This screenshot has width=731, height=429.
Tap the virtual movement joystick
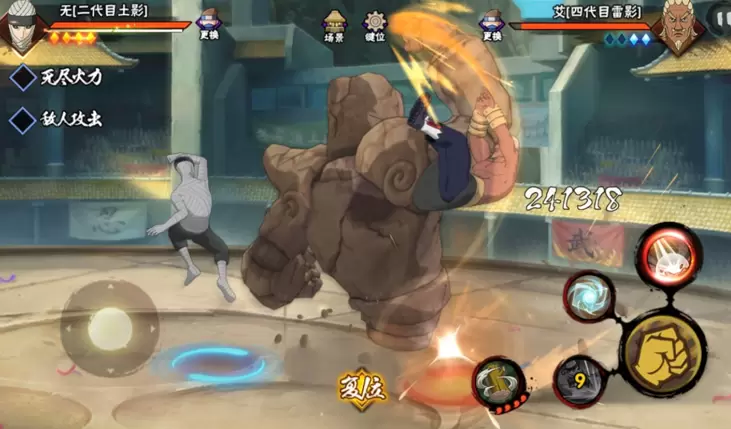pos(109,328)
